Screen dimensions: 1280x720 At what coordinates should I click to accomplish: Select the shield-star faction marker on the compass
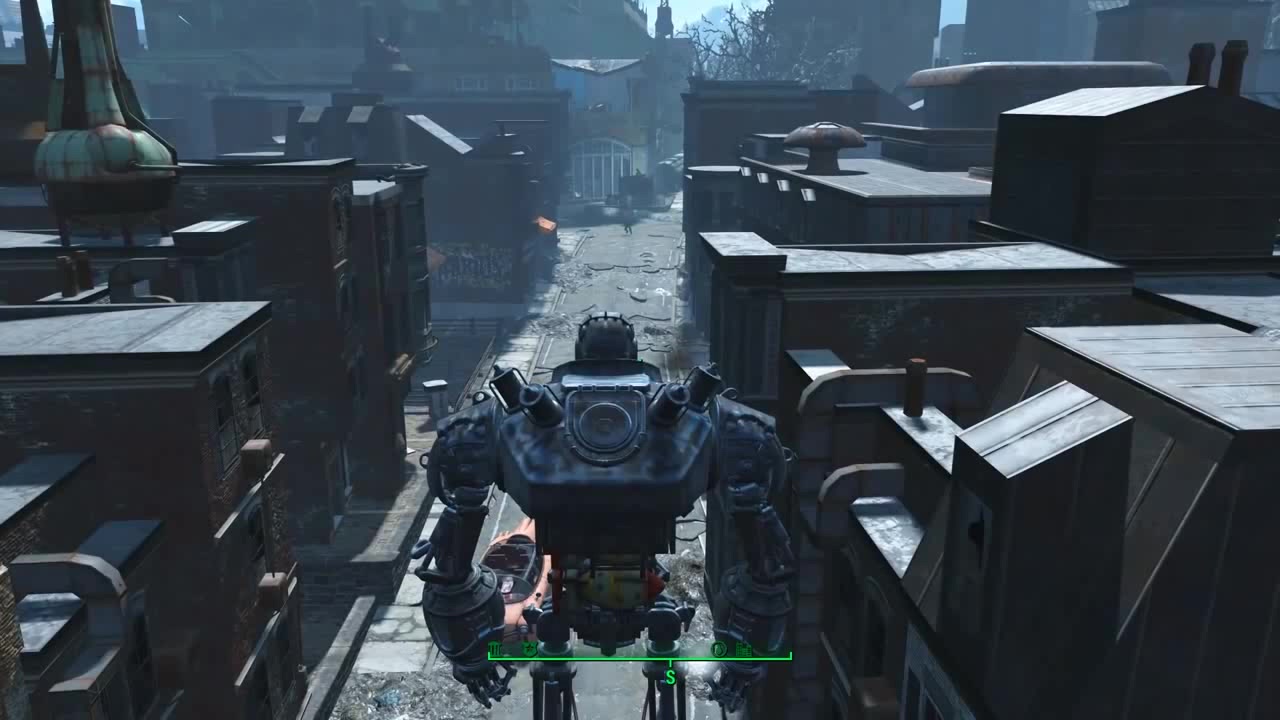tap(530, 650)
